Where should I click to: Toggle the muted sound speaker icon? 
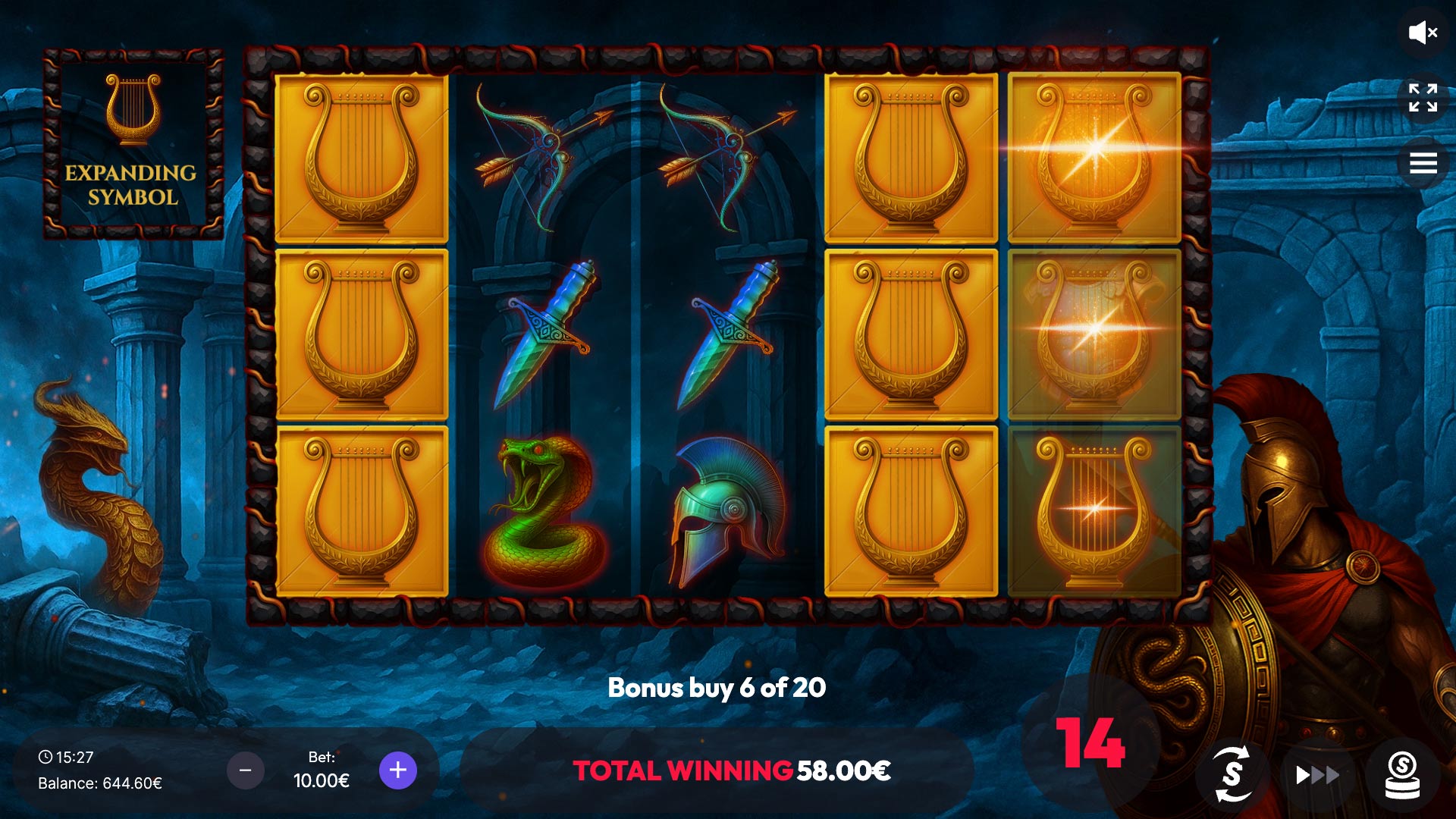tap(1423, 33)
